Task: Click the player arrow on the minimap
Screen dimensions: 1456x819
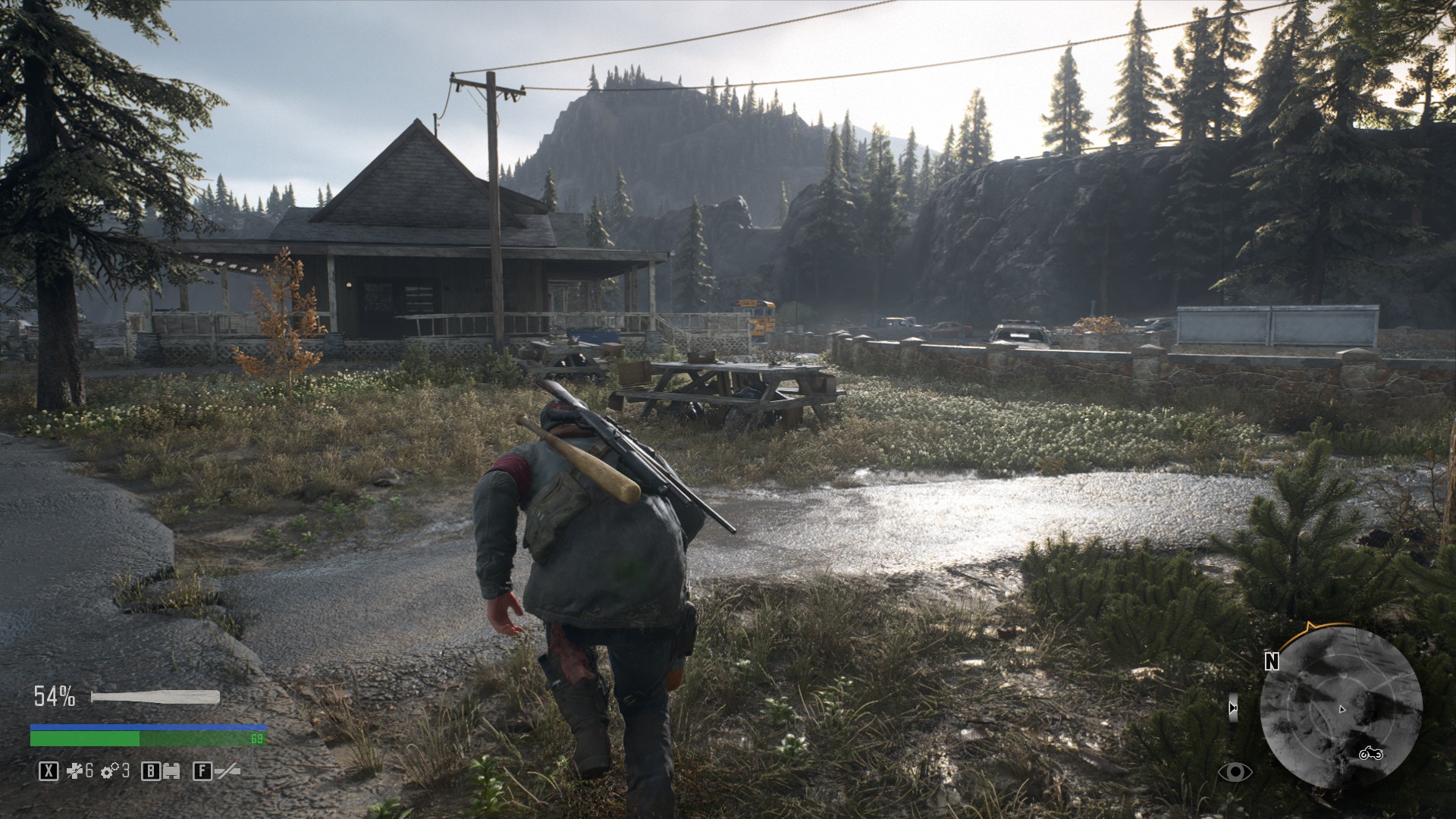Action: coord(1341,709)
